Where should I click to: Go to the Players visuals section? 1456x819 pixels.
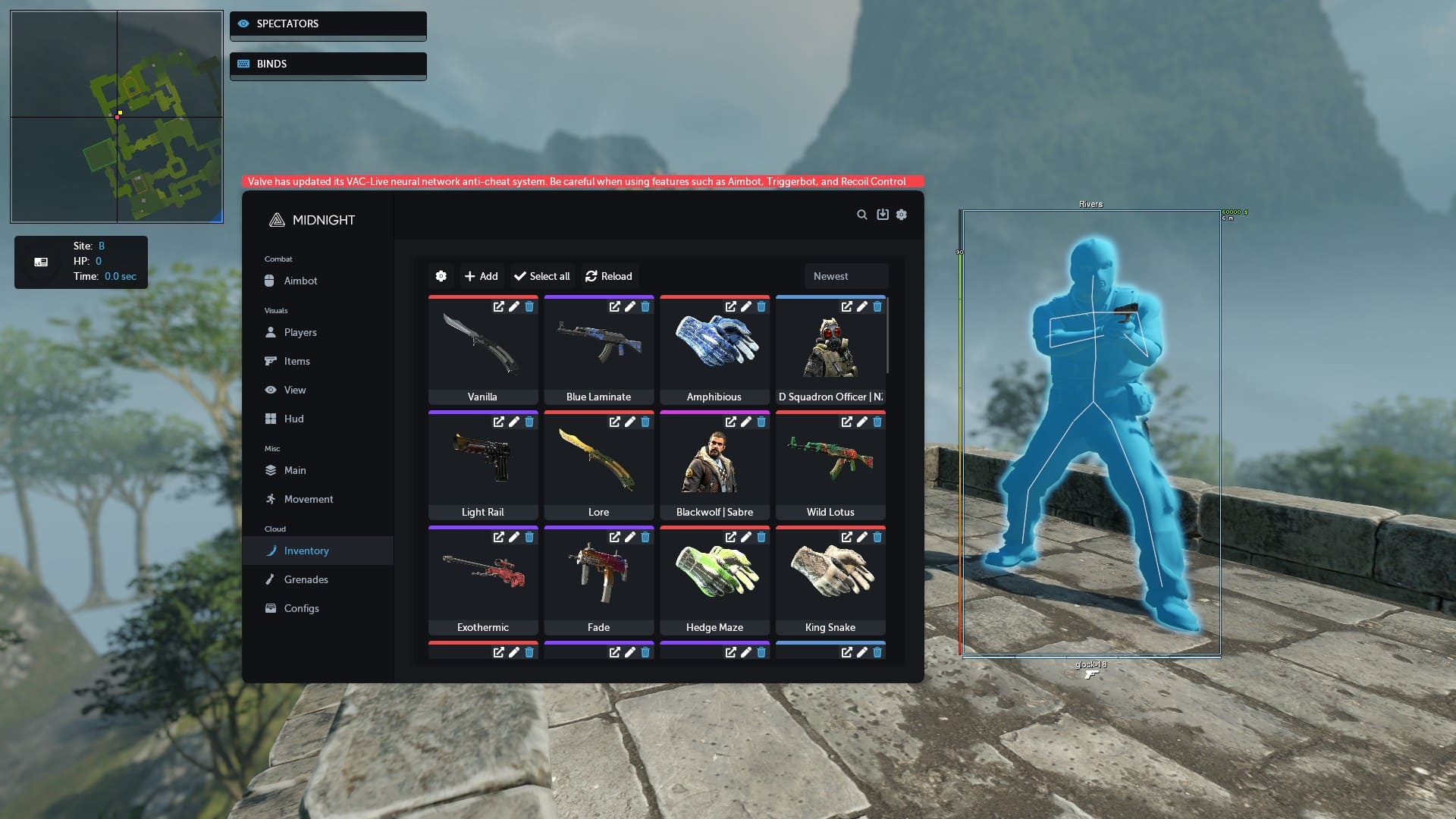300,332
